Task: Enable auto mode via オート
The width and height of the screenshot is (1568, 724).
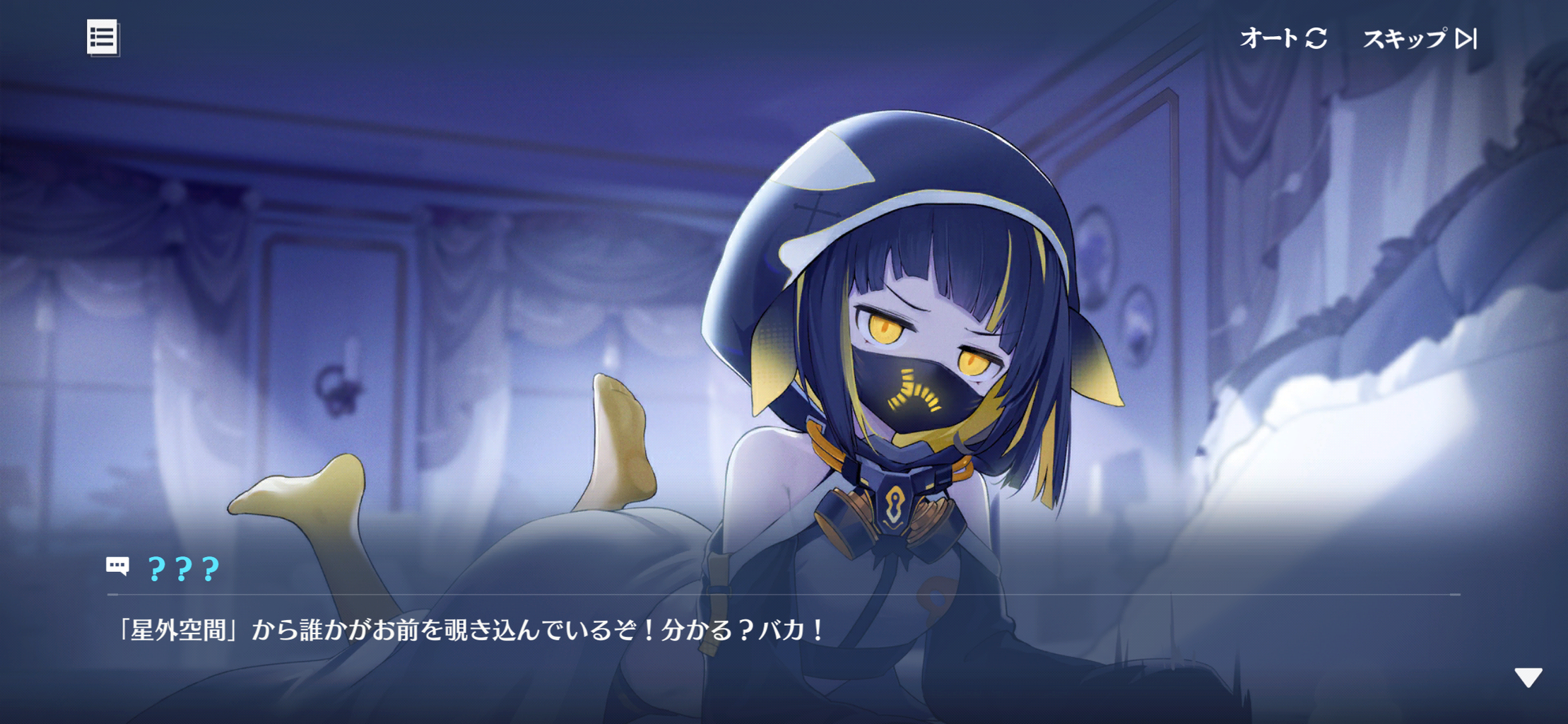Action: tap(1268, 39)
